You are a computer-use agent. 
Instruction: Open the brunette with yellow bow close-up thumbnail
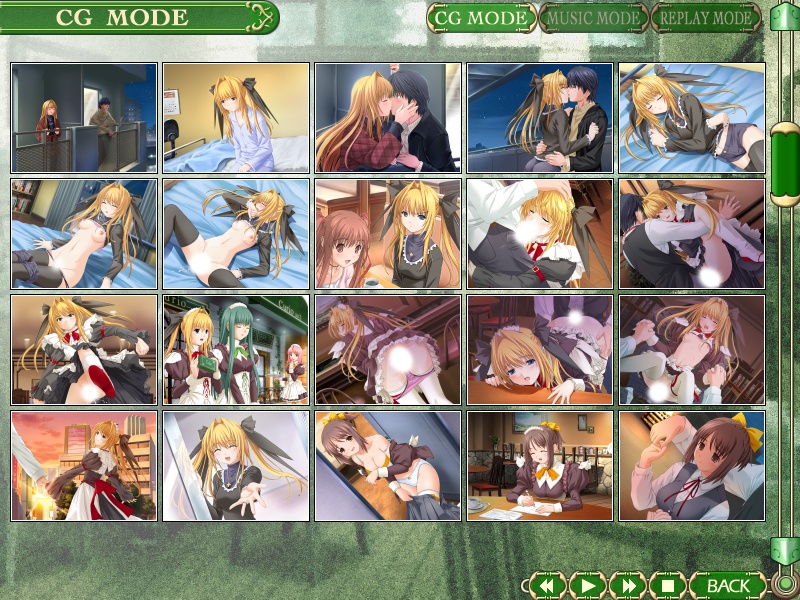[x=692, y=466]
